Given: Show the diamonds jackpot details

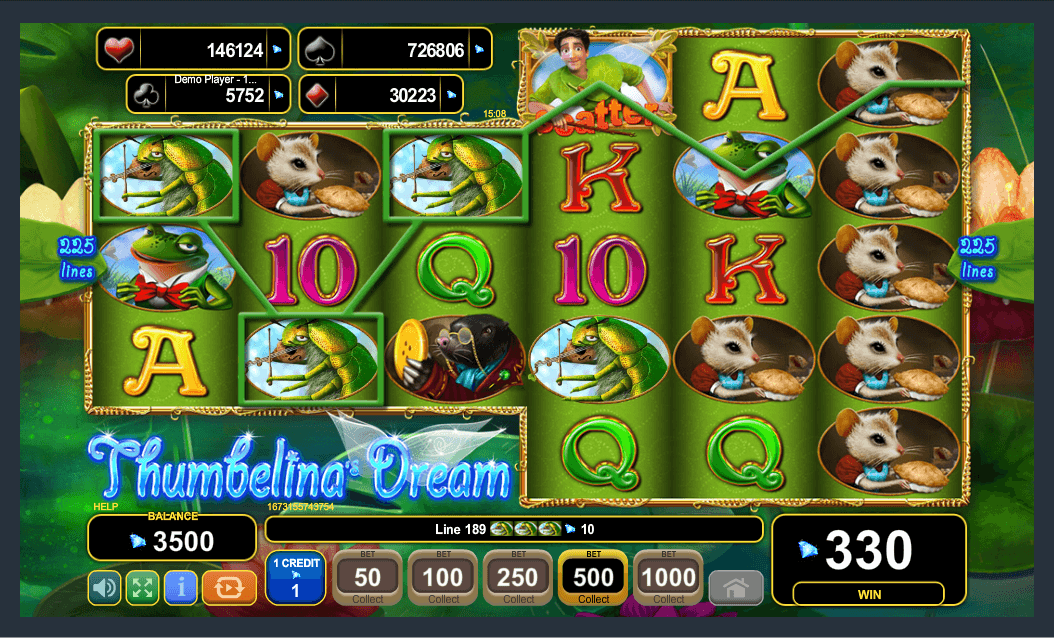Looking at the screenshot, I should click(x=394, y=95).
